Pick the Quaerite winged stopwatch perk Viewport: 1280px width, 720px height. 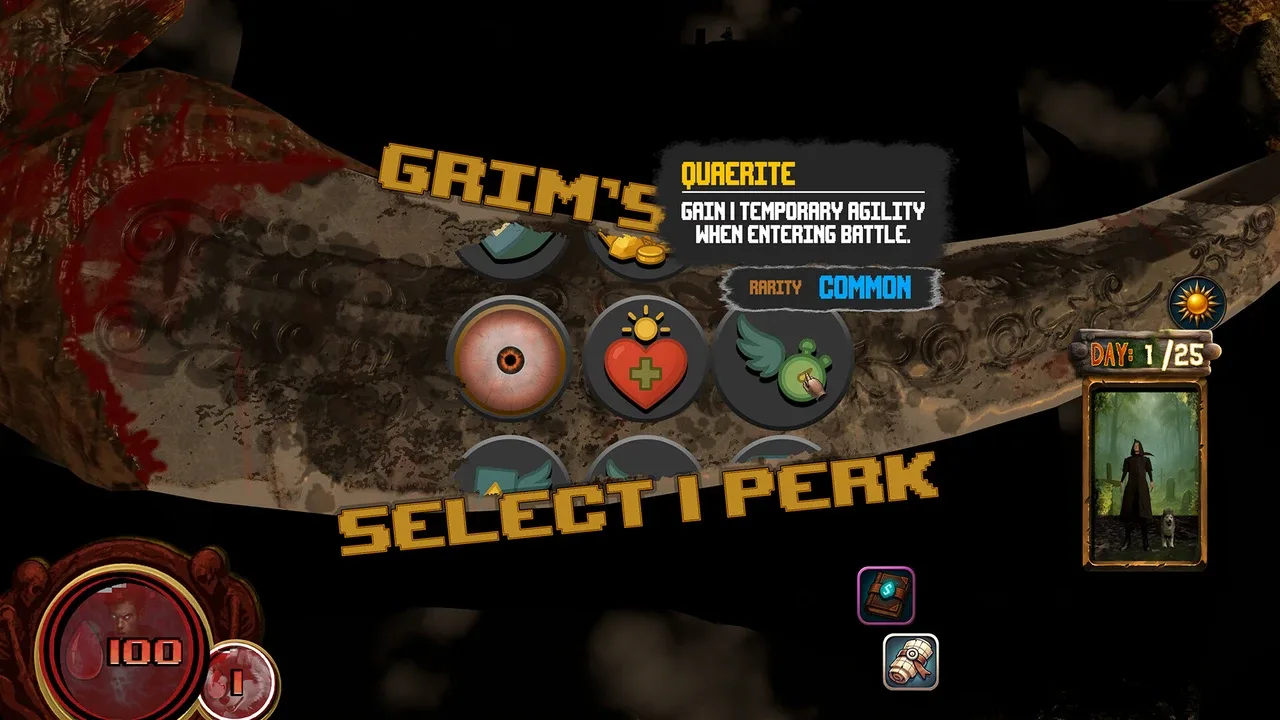[782, 360]
